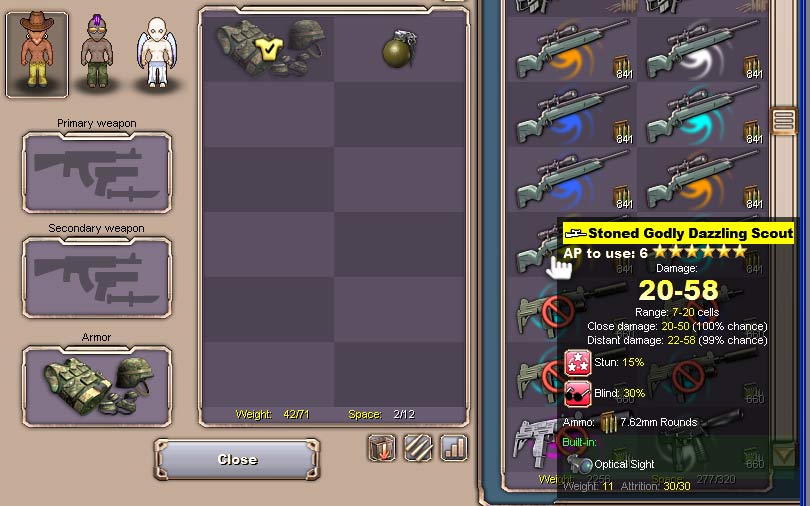Grab the stash list scrollbar handle
This screenshot has height=506, width=811.
(x=784, y=122)
